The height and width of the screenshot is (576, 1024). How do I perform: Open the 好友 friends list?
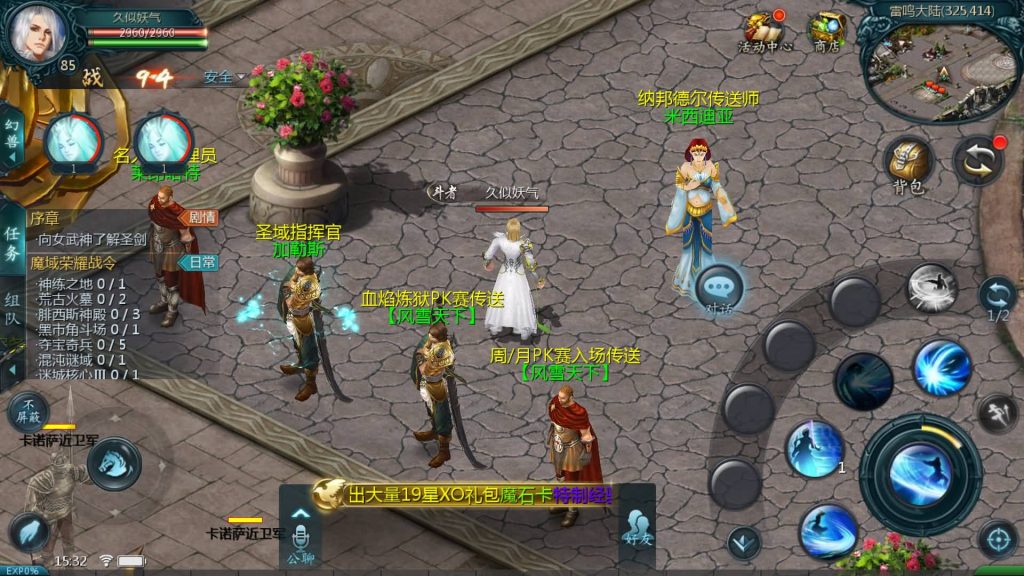point(636,527)
